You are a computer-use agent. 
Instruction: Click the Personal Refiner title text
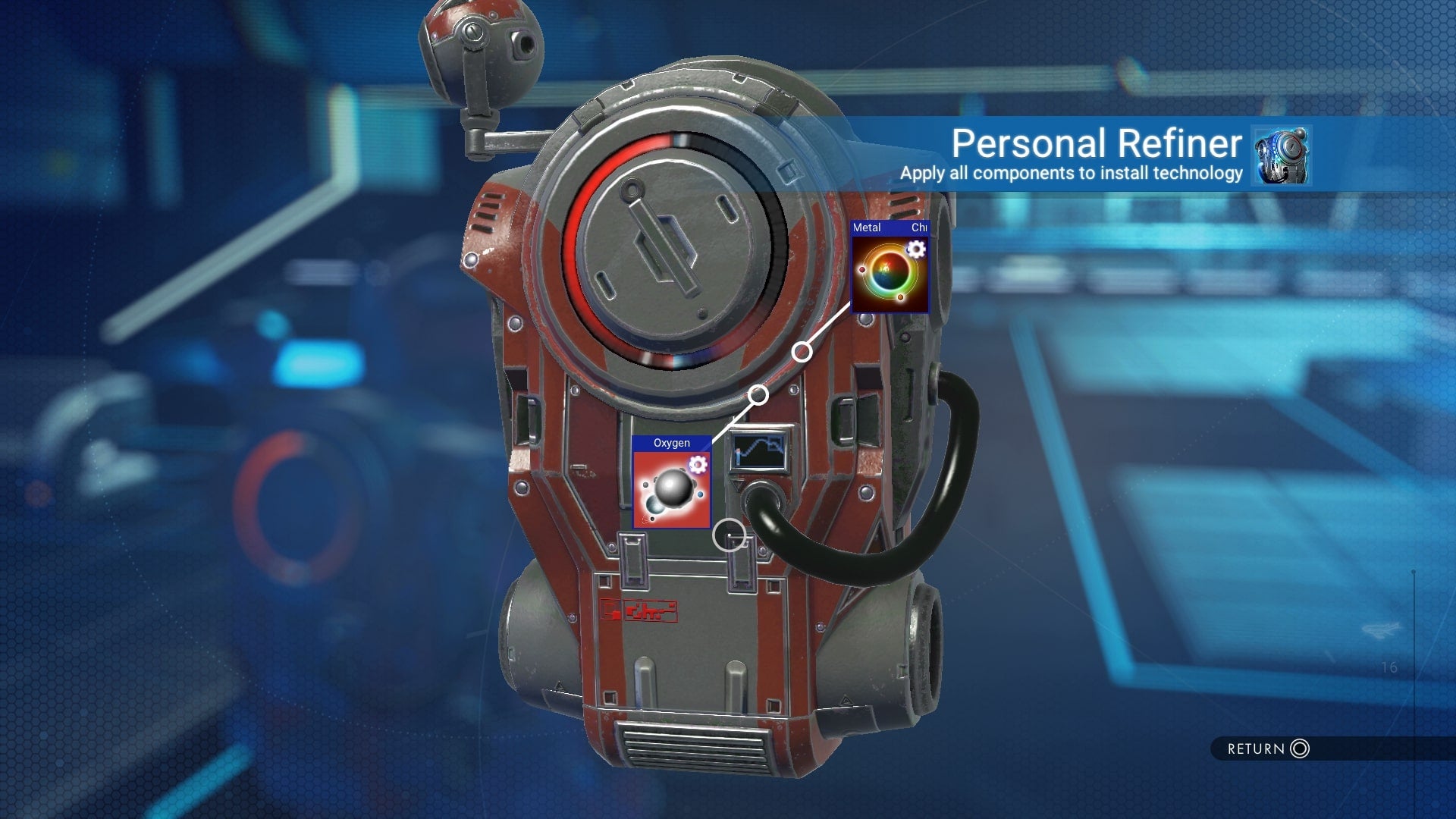coord(1095,143)
